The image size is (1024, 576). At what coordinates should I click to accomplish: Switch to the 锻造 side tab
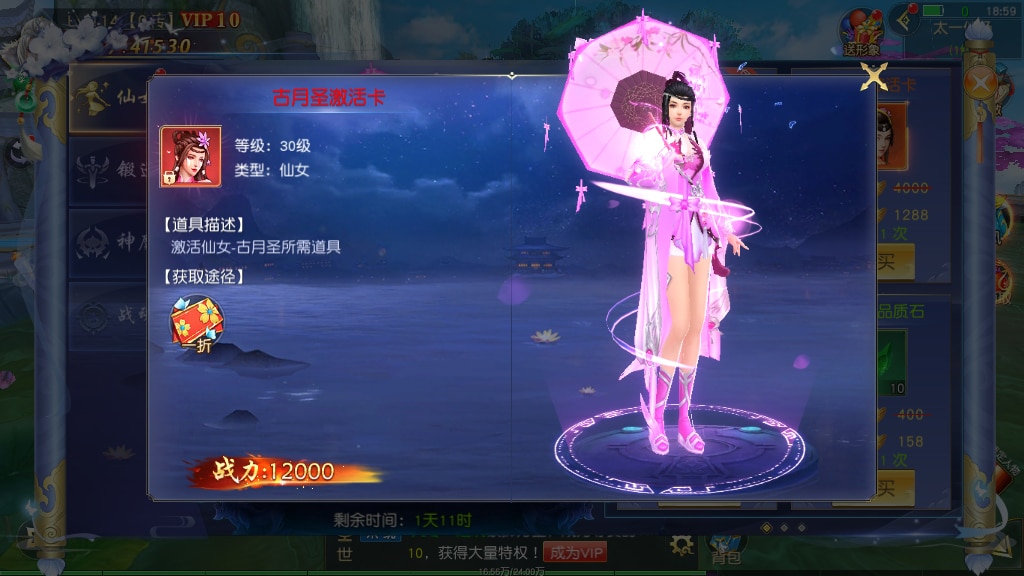click(108, 170)
